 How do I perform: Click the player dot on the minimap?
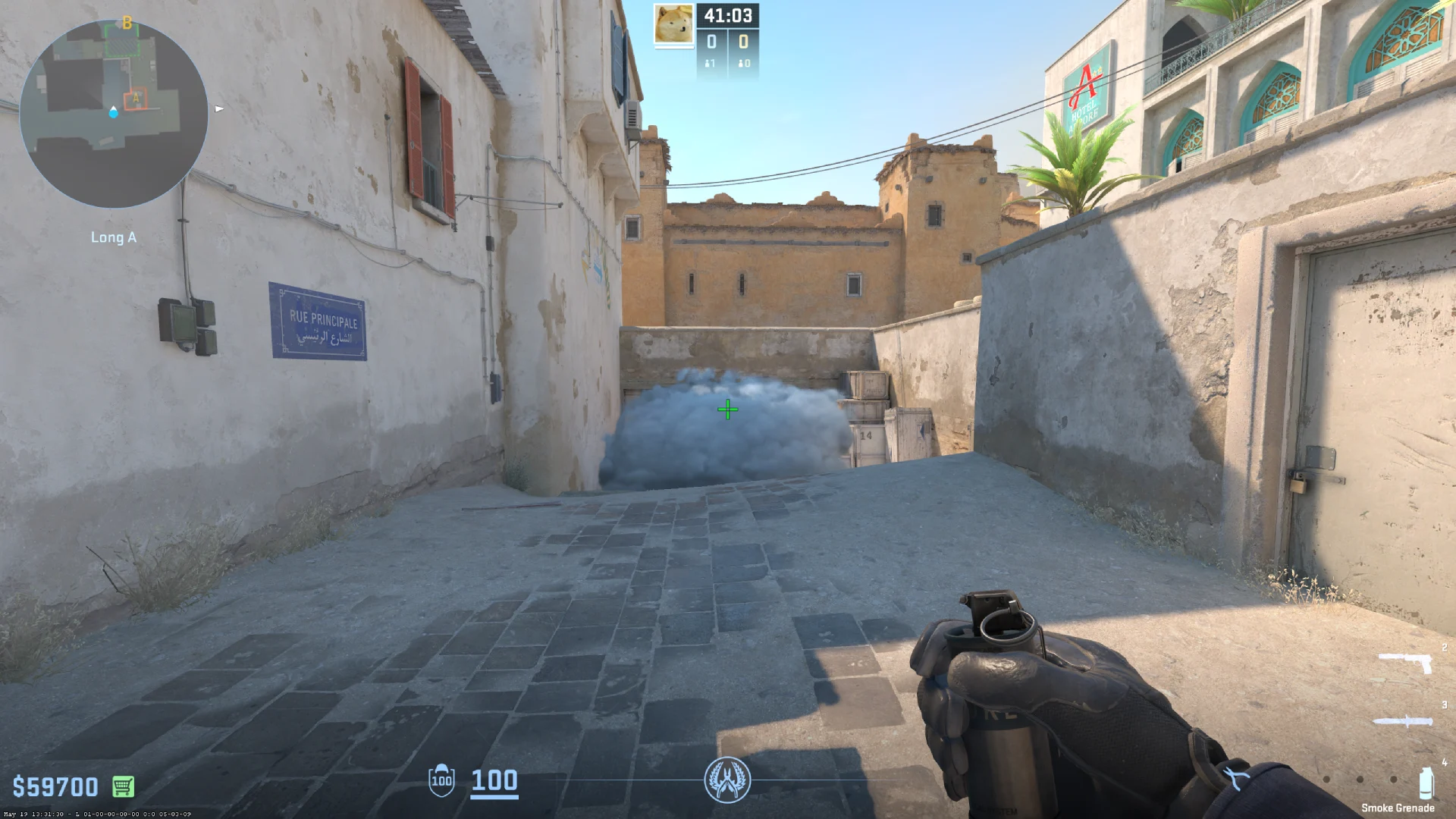click(x=114, y=114)
